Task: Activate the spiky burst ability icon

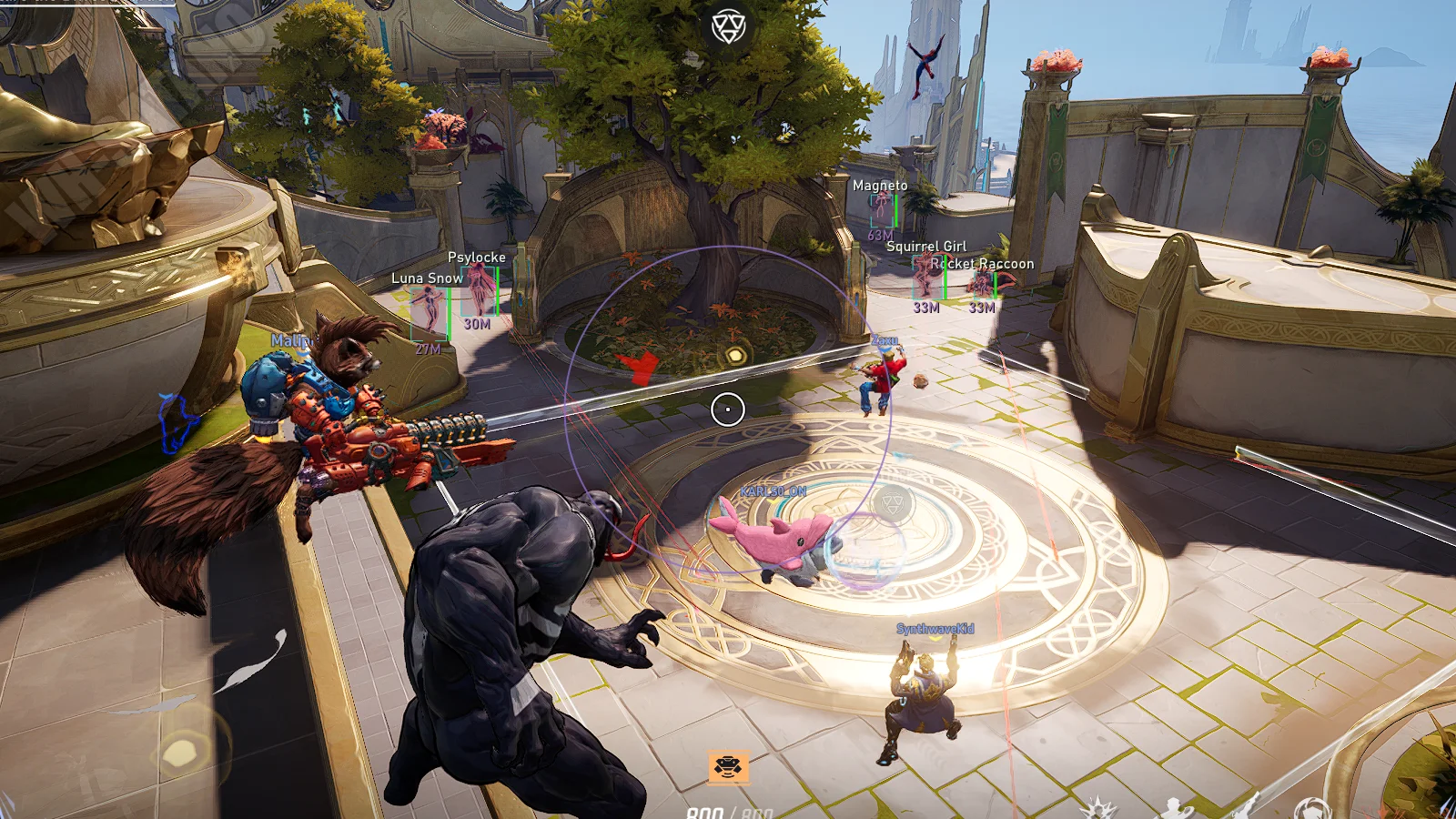Action: tap(1098, 809)
